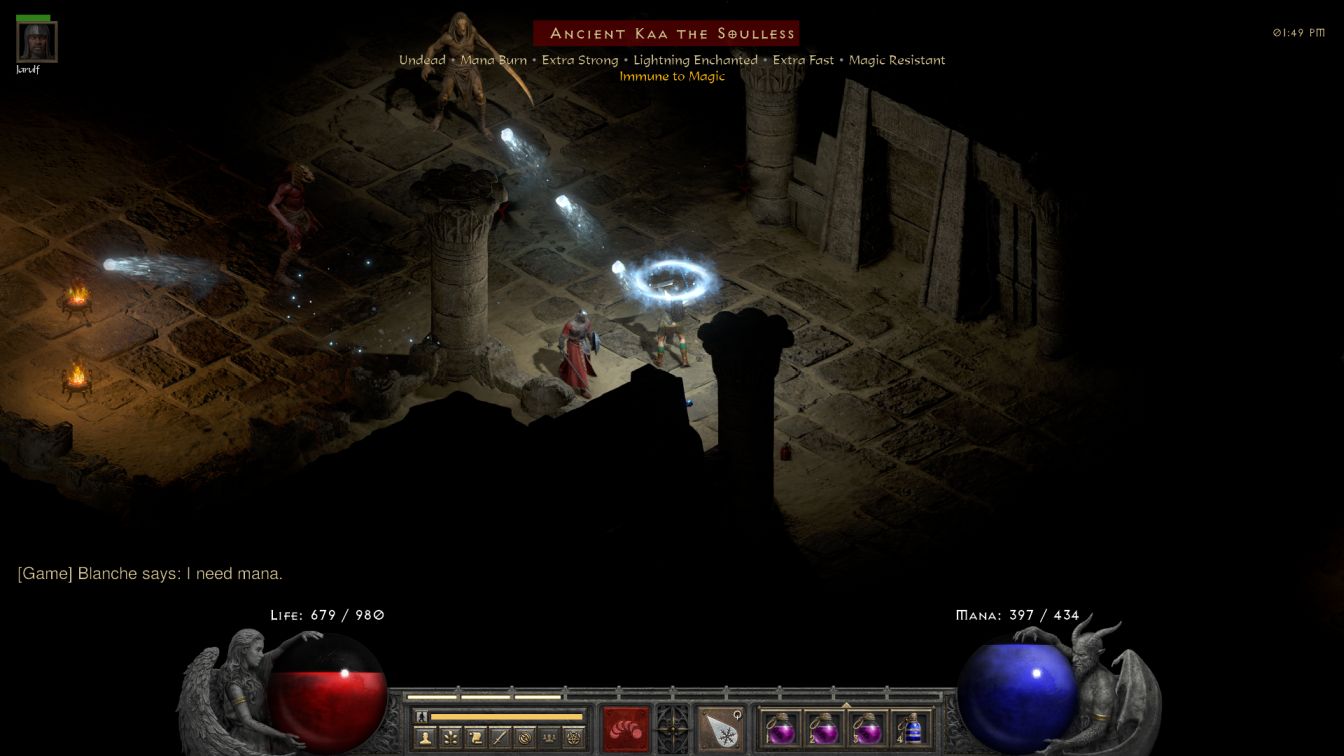Drink the purple potion in belt slot 2
1344x756 pixels.
tap(824, 728)
